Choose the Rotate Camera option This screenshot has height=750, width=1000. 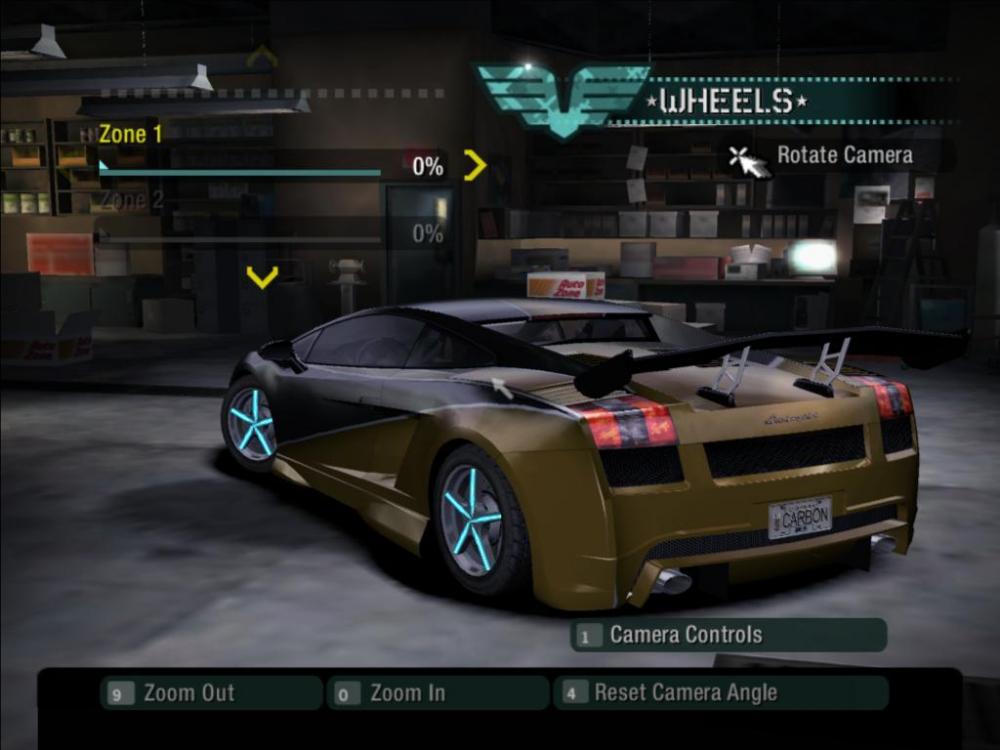pyautogui.click(x=843, y=155)
